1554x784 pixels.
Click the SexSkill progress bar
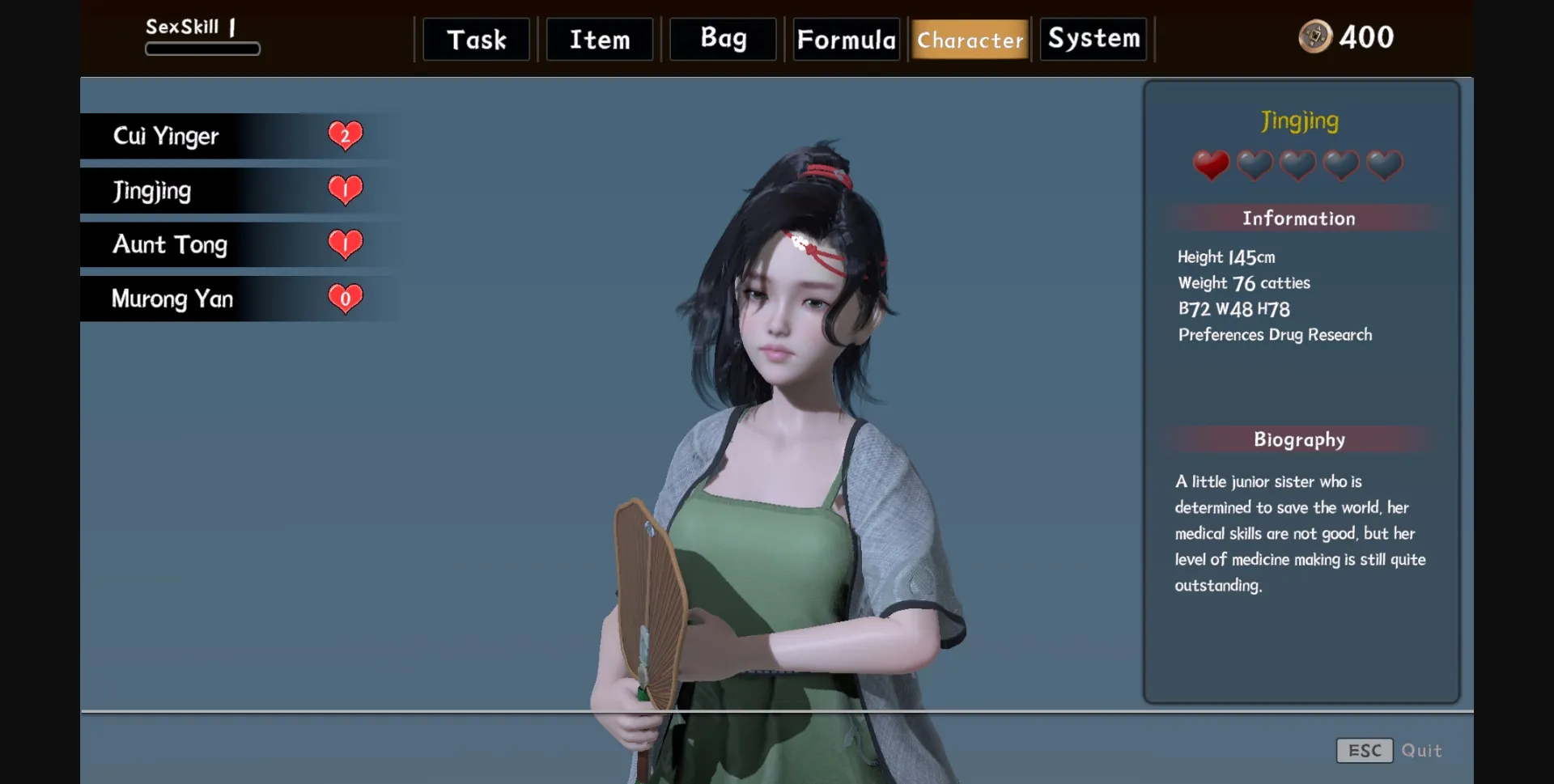tap(202, 49)
